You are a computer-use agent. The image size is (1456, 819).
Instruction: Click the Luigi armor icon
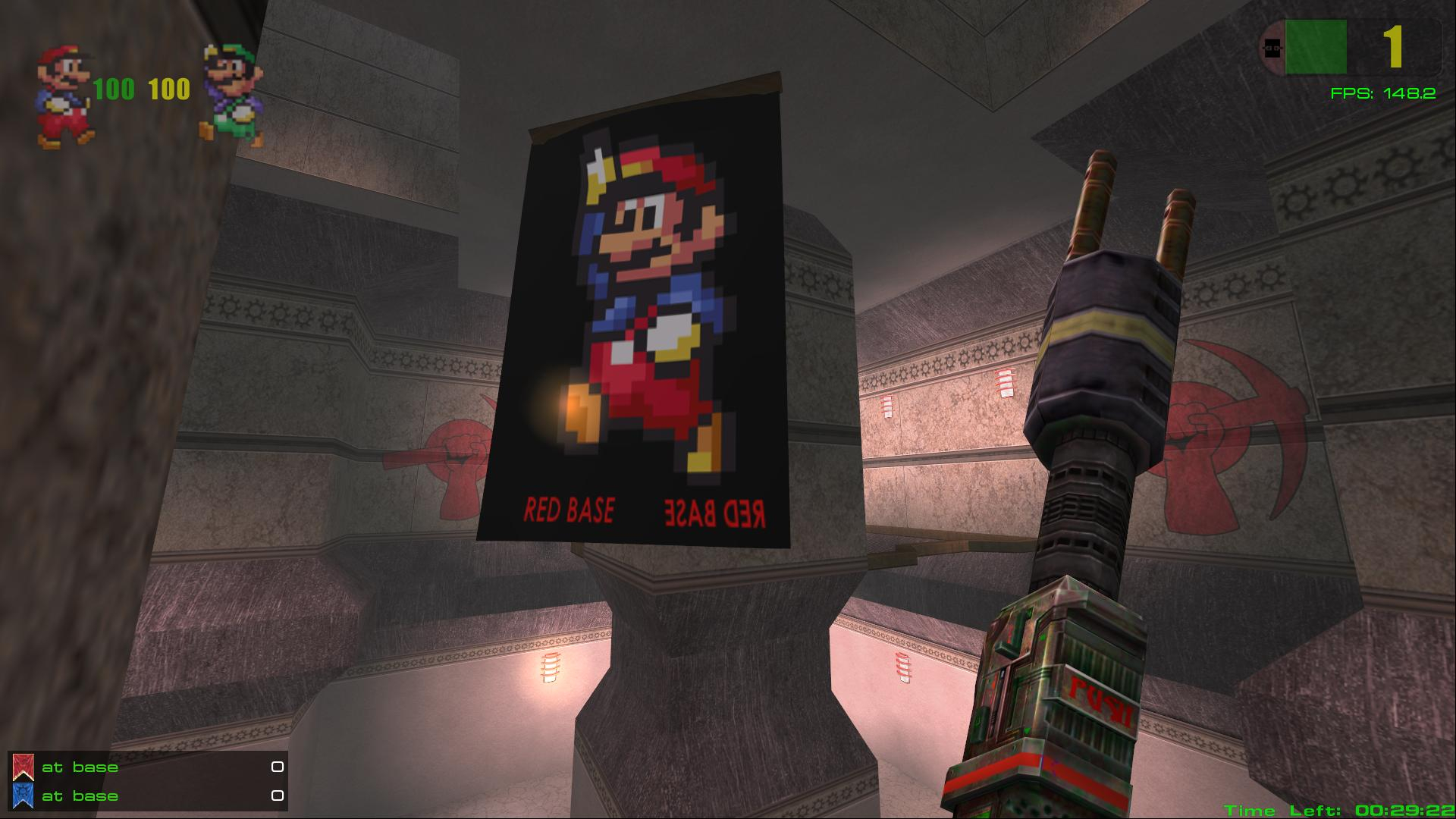coord(232,96)
